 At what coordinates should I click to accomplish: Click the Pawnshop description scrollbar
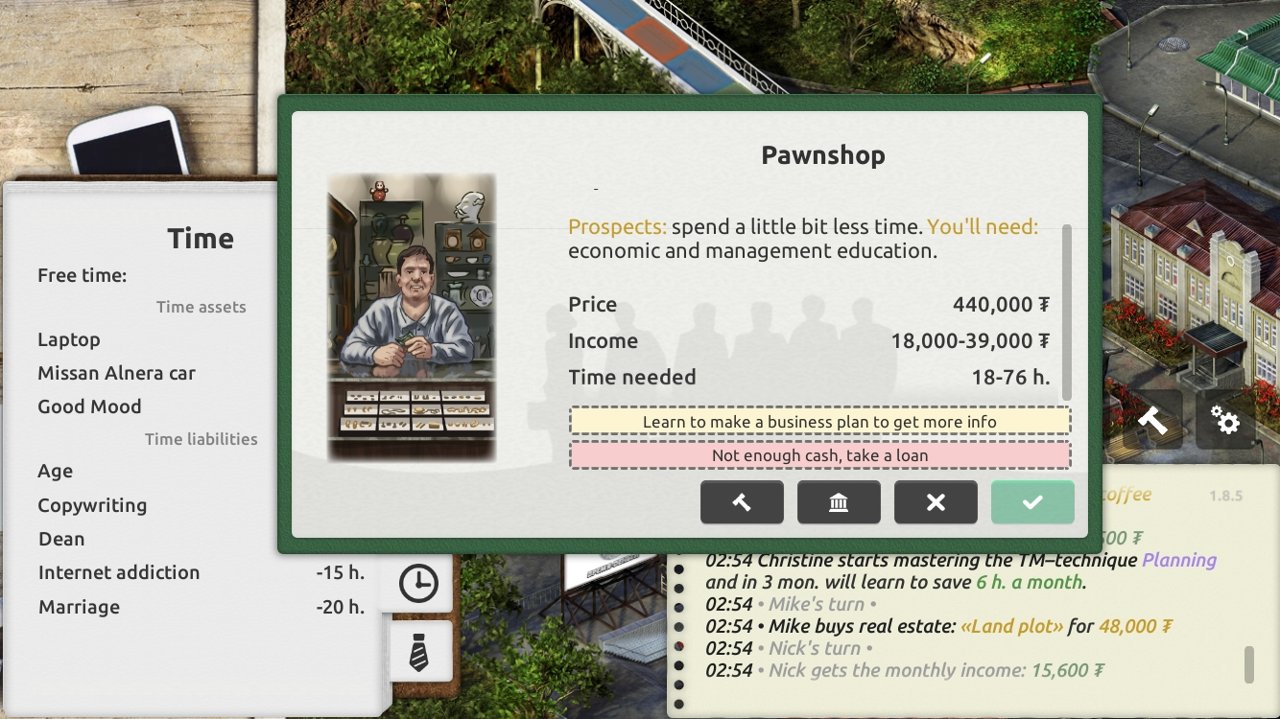click(x=1066, y=311)
